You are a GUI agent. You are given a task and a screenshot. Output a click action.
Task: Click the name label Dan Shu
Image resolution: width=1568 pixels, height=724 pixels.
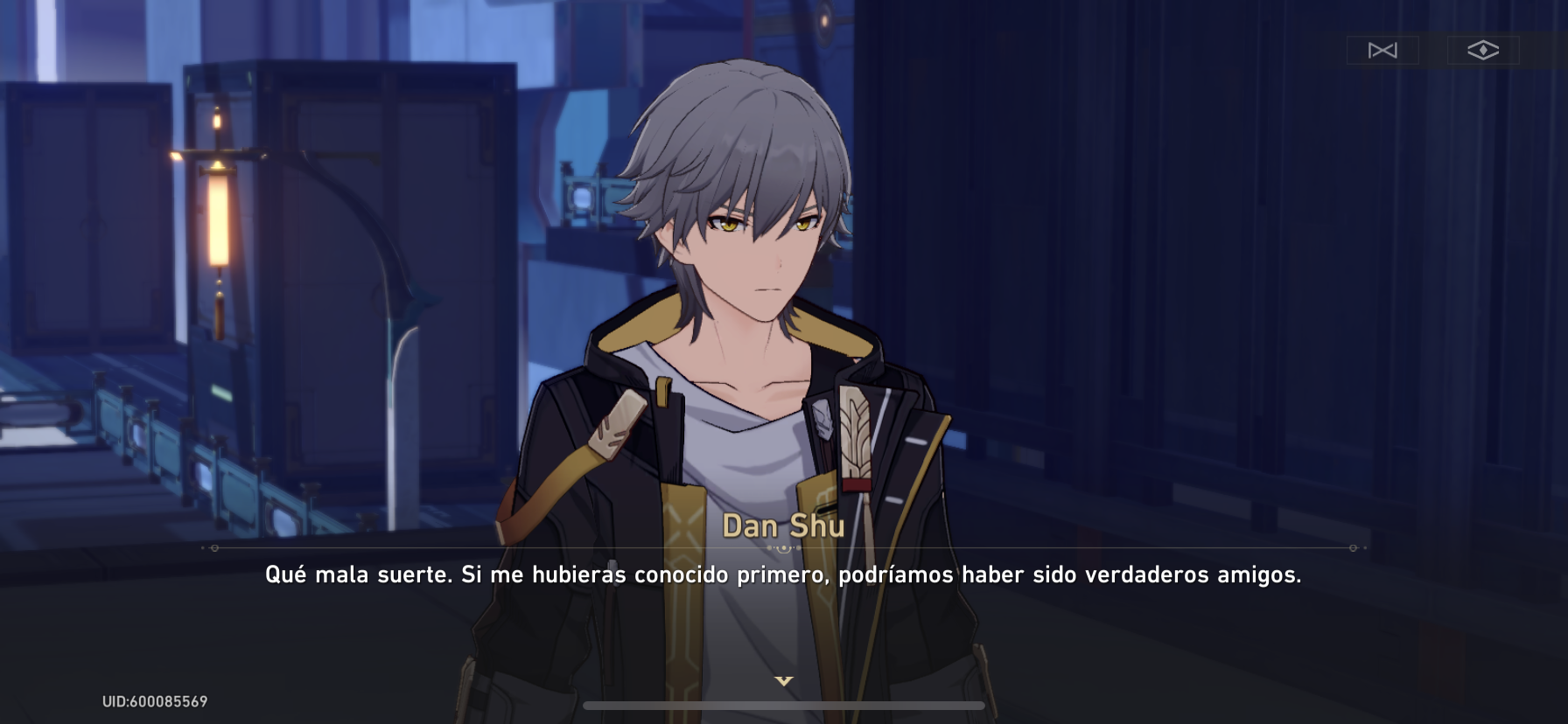coord(783,526)
